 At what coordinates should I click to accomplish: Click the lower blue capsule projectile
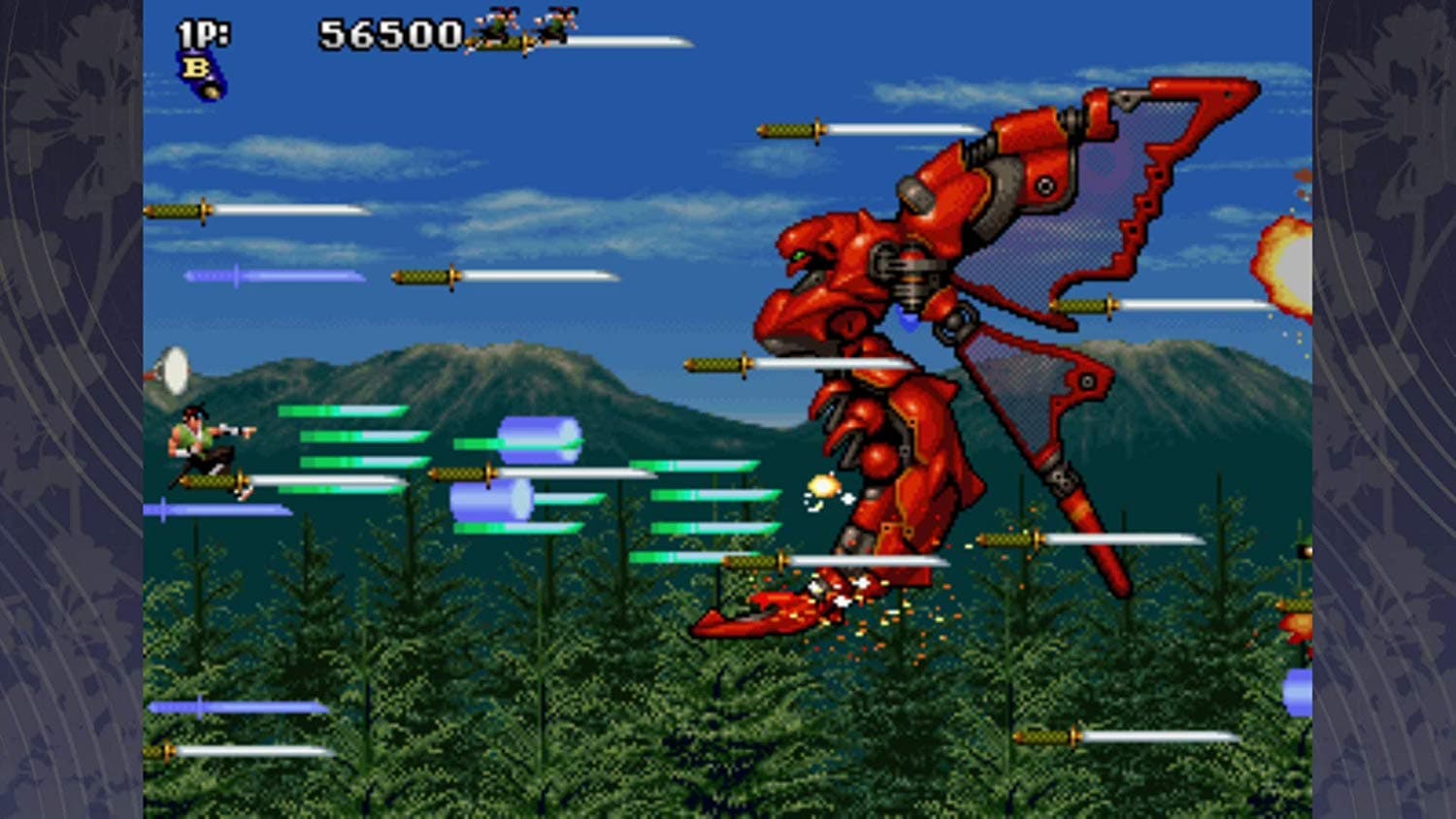493,501
